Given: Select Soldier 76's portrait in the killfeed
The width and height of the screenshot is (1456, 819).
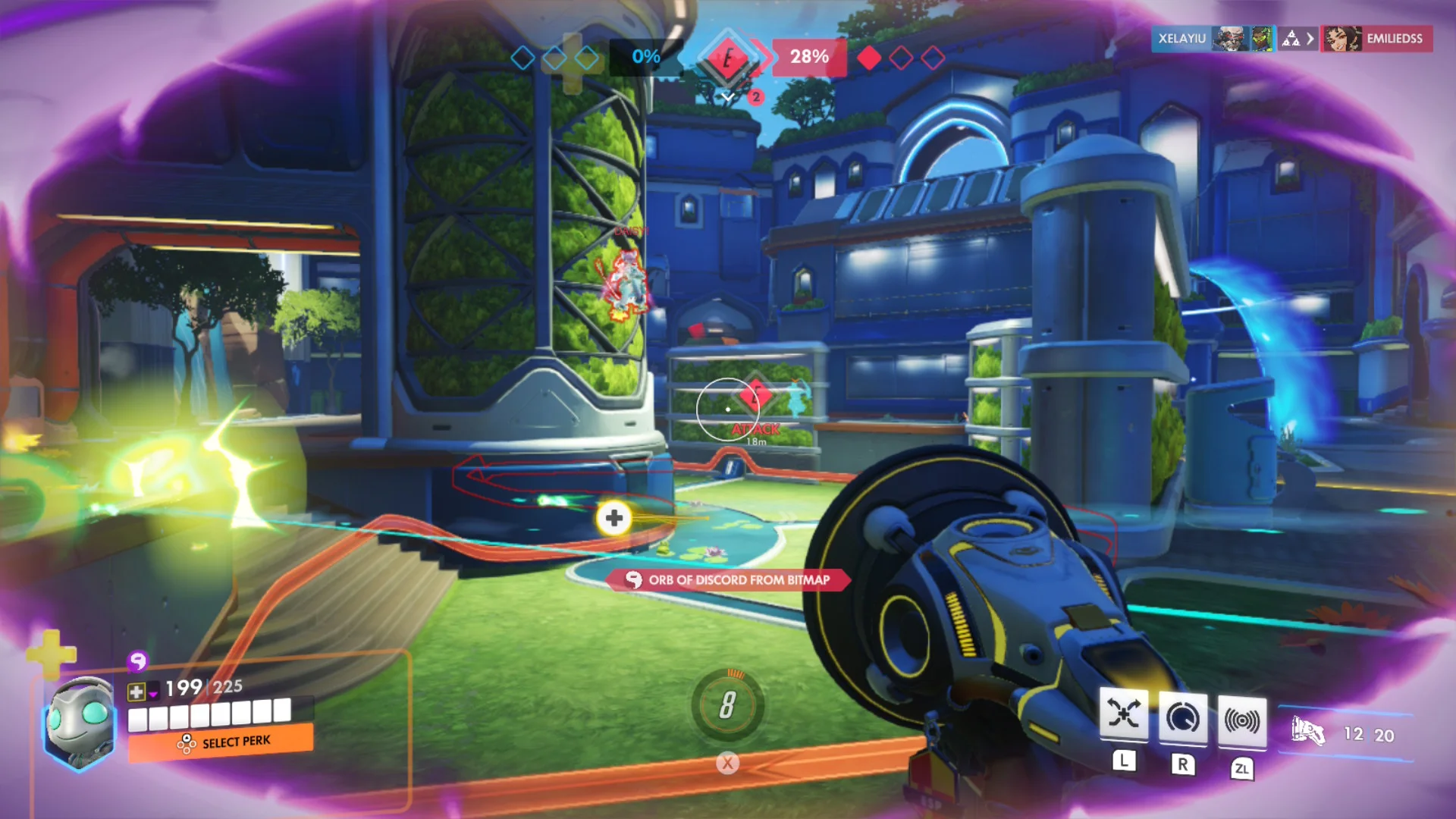Looking at the screenshot, I should (x=1230, y=39).
